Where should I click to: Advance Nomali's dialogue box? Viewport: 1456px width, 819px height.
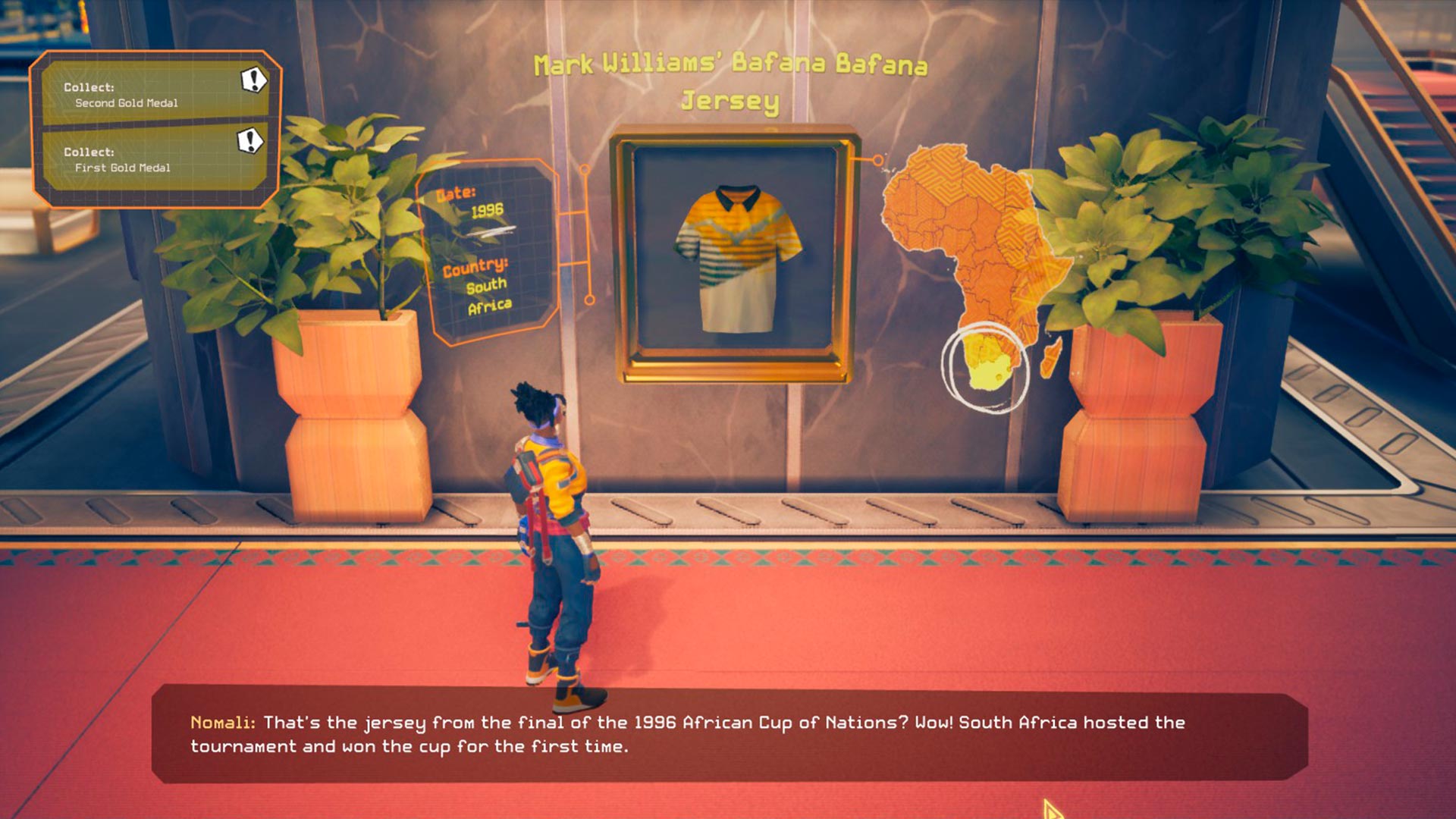pos(728,734)
